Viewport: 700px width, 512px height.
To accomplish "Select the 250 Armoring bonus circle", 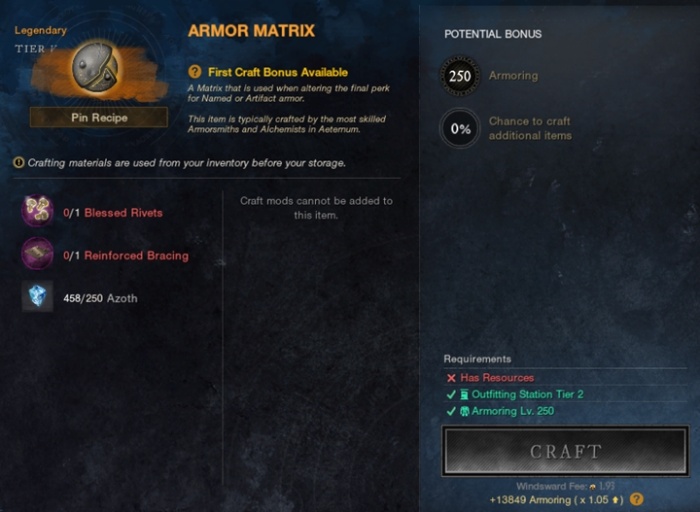I will click(x=460, y=76).
